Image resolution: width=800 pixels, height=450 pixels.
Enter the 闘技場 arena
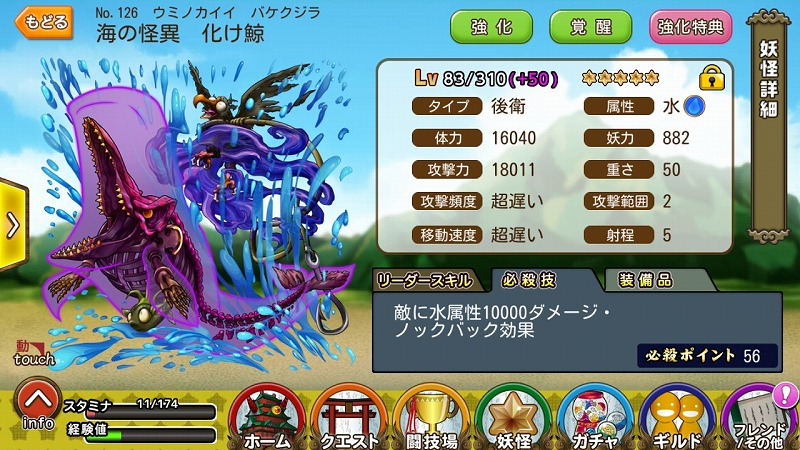[432, 418]
